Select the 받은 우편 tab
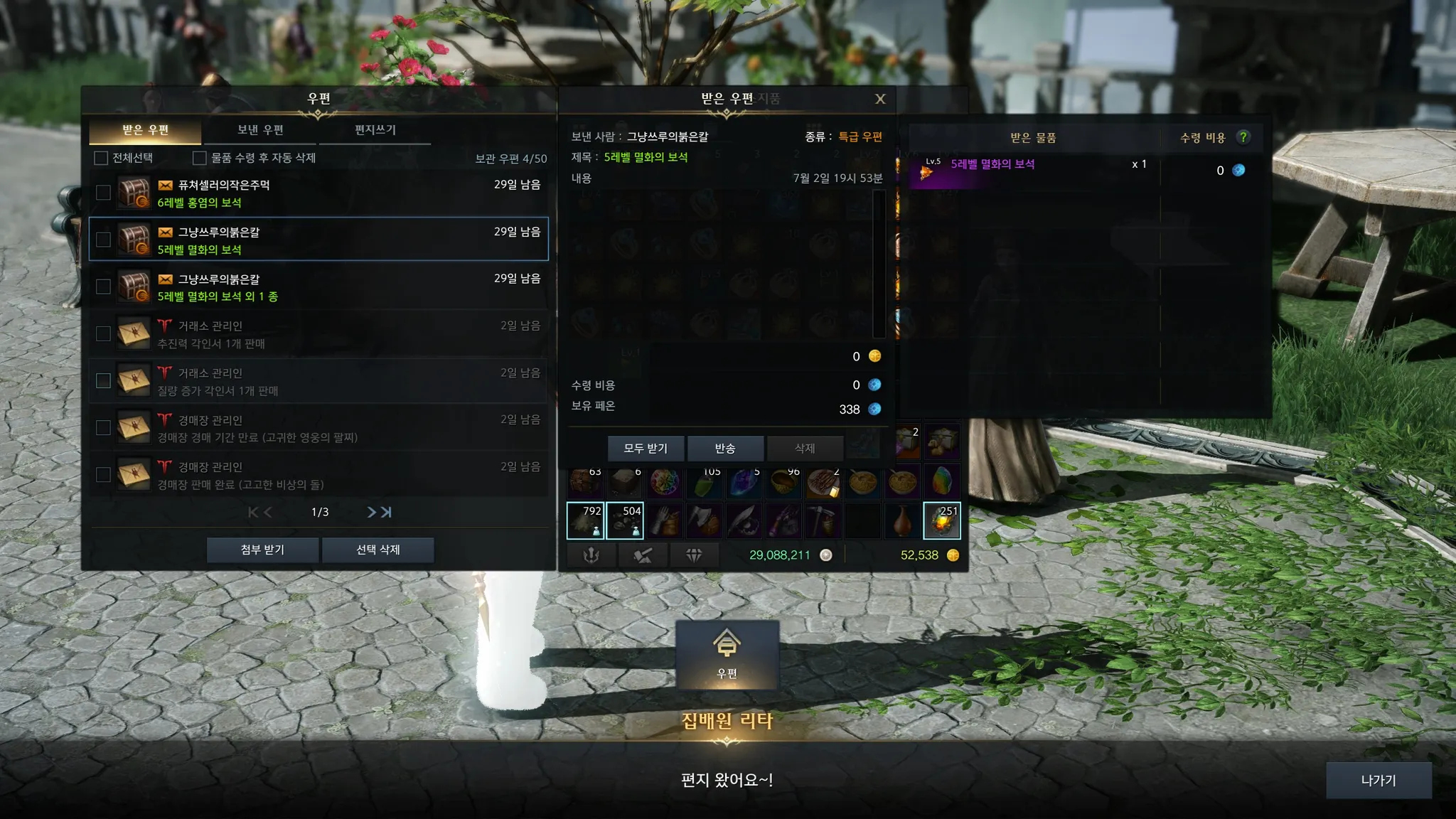The width and height of the screenshot is (1456, 819). pos(145,130)
